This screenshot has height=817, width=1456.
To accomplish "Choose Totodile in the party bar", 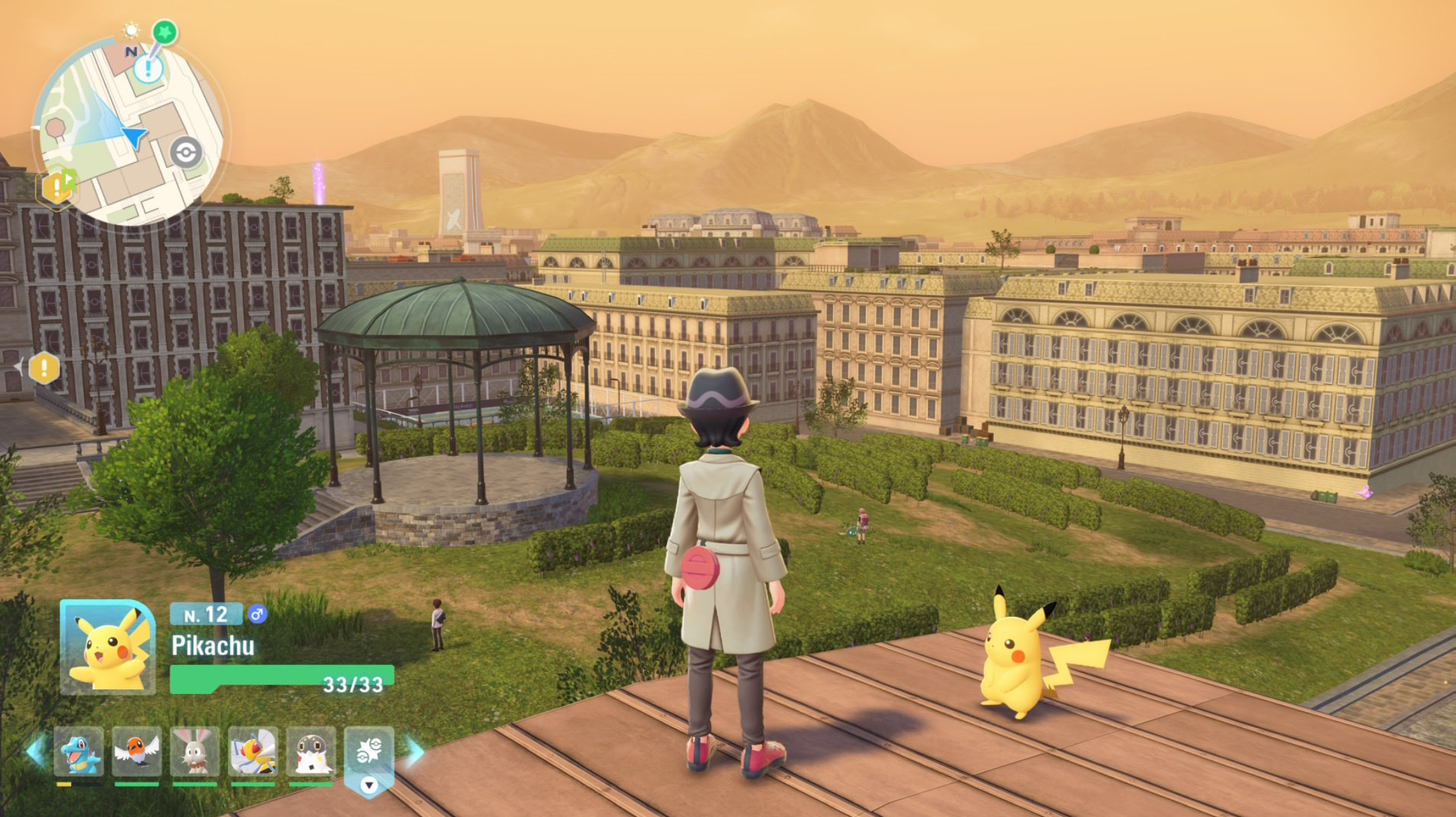I will tap(79, 752).
